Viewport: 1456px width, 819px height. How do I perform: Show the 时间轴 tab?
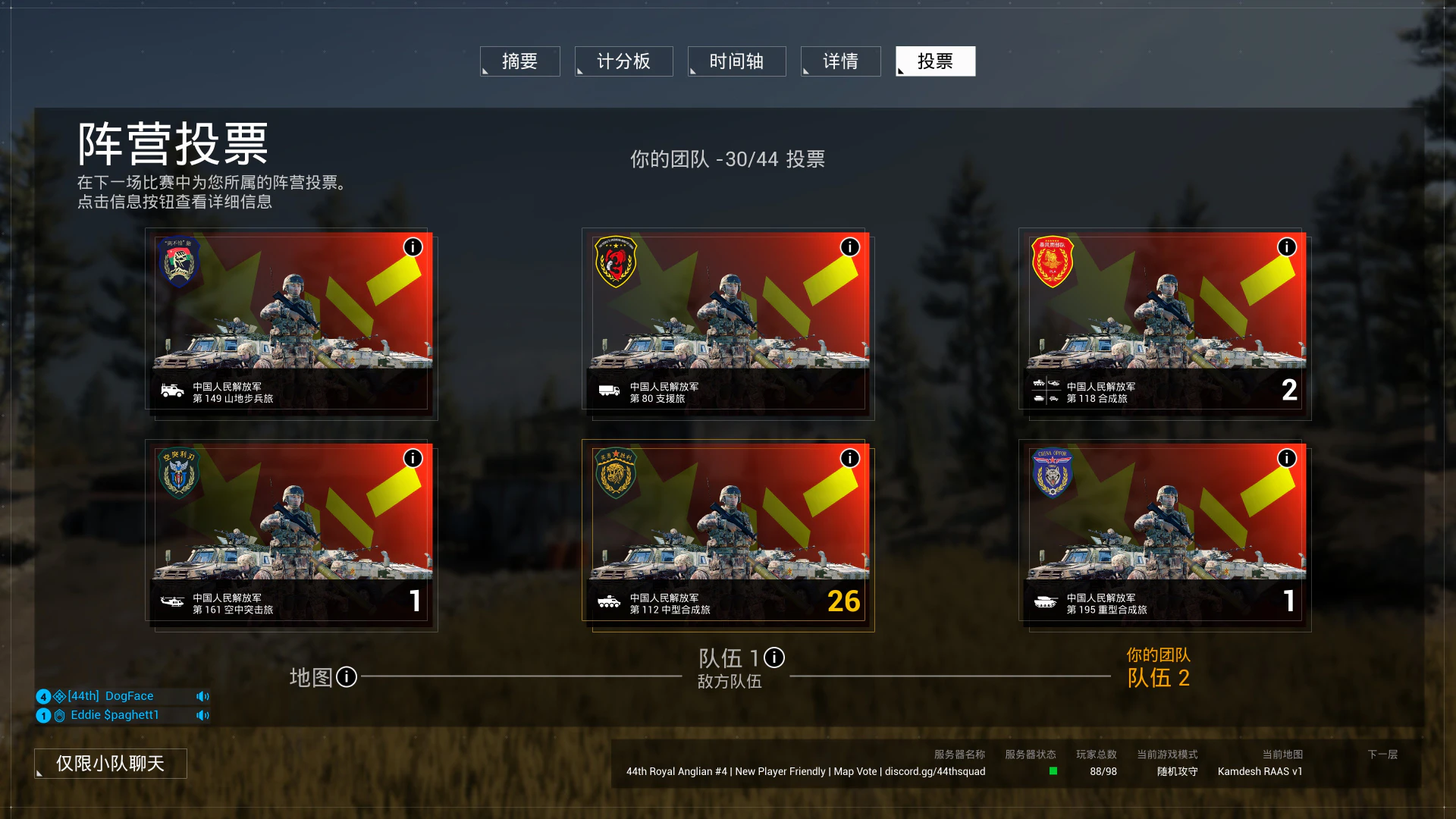tap(736, 61)
